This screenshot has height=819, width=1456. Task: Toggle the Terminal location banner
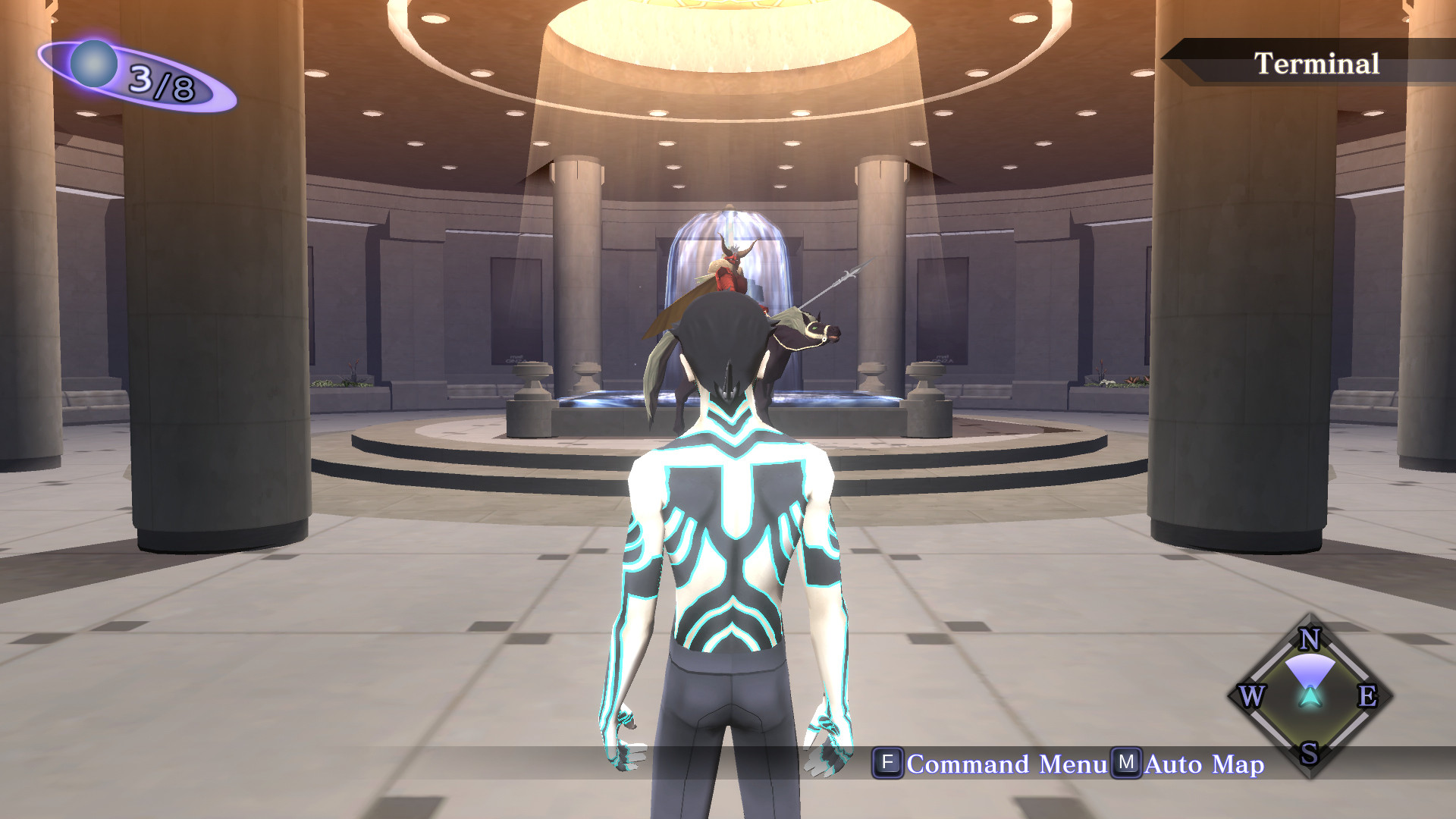[1317, 62]
